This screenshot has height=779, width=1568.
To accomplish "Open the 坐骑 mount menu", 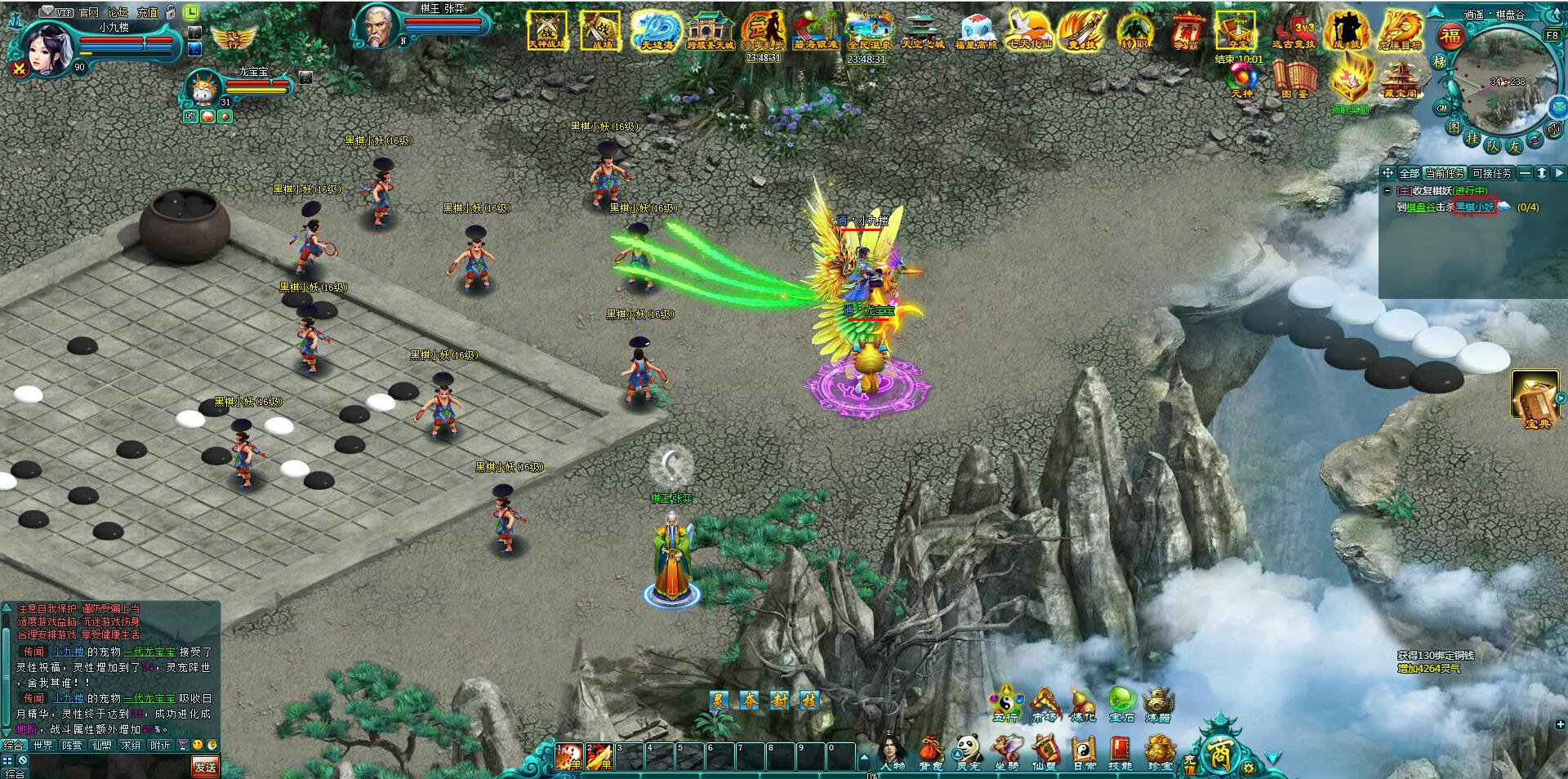I will pos(1005,751).
